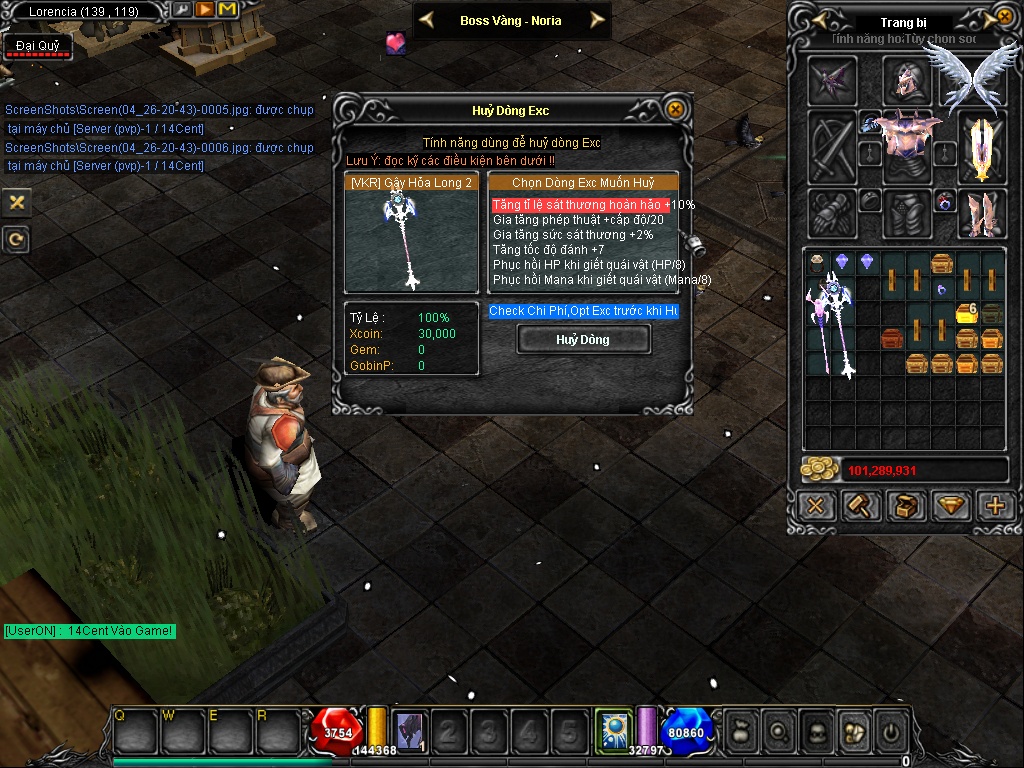Click the diamond gem button in inventory
The image size is (1024, 768).
coord(950,506)
